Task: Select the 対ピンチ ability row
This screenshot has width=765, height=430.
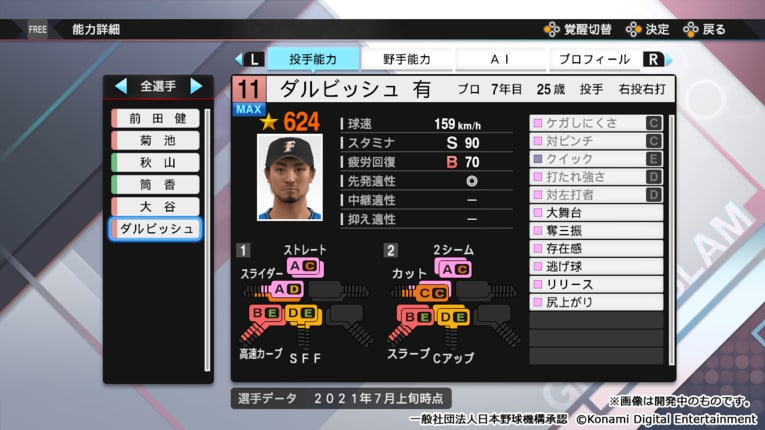Action: point(595,141)
